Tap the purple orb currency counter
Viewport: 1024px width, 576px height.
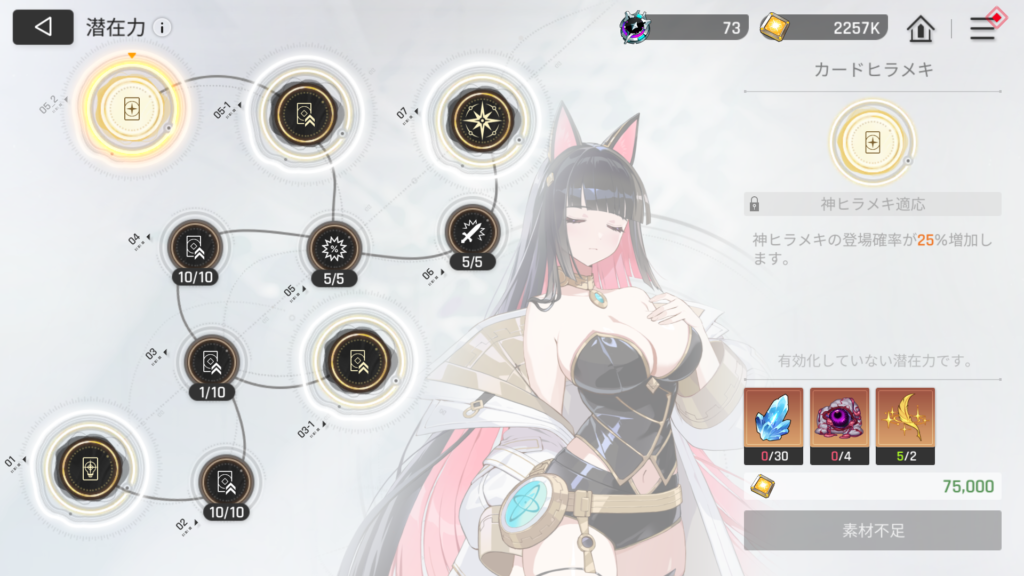pos(683,27)
